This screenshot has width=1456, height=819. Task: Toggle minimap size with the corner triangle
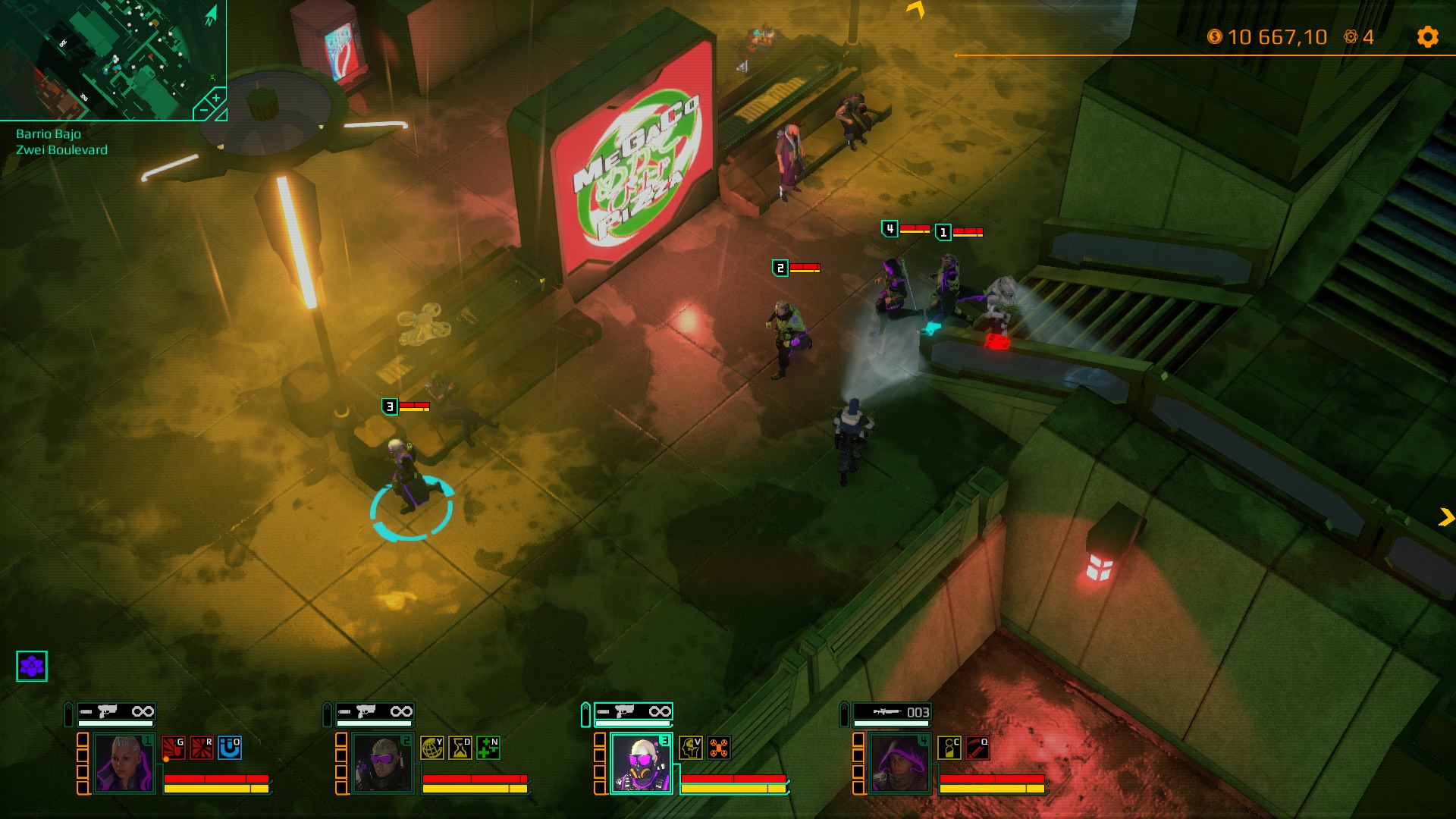[x=221, y=115]
